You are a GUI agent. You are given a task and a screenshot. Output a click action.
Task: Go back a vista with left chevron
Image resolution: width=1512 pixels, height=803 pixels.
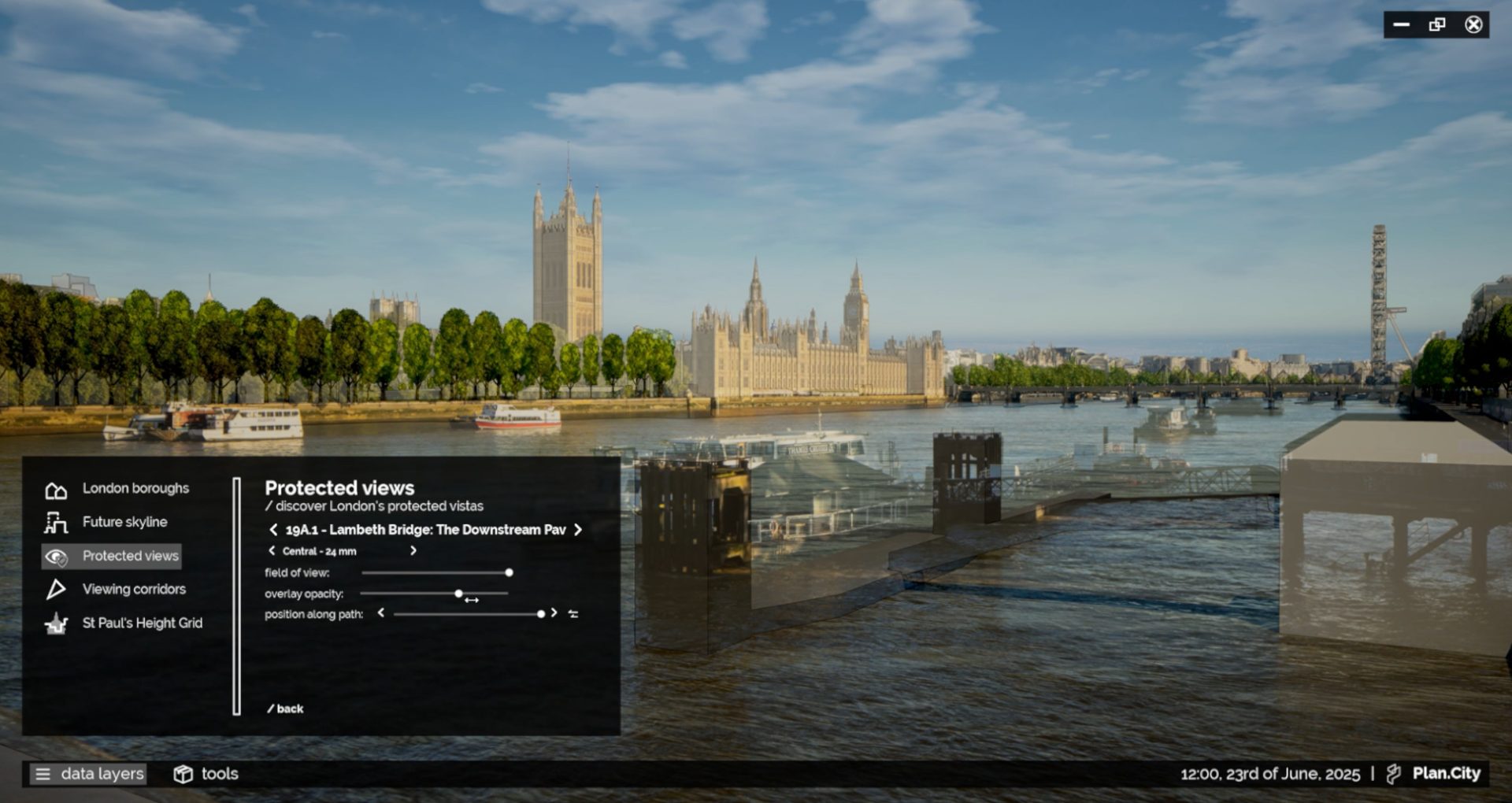click(x=273, y=530)
